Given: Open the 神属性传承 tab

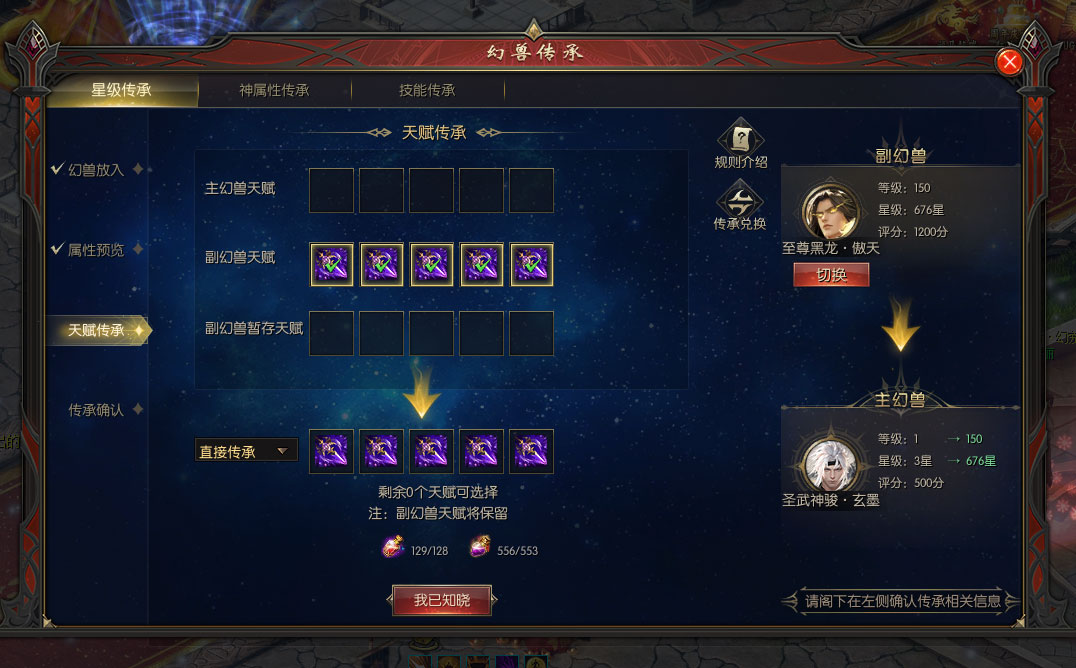Looking at the screenshot, I should coord(274,90).
